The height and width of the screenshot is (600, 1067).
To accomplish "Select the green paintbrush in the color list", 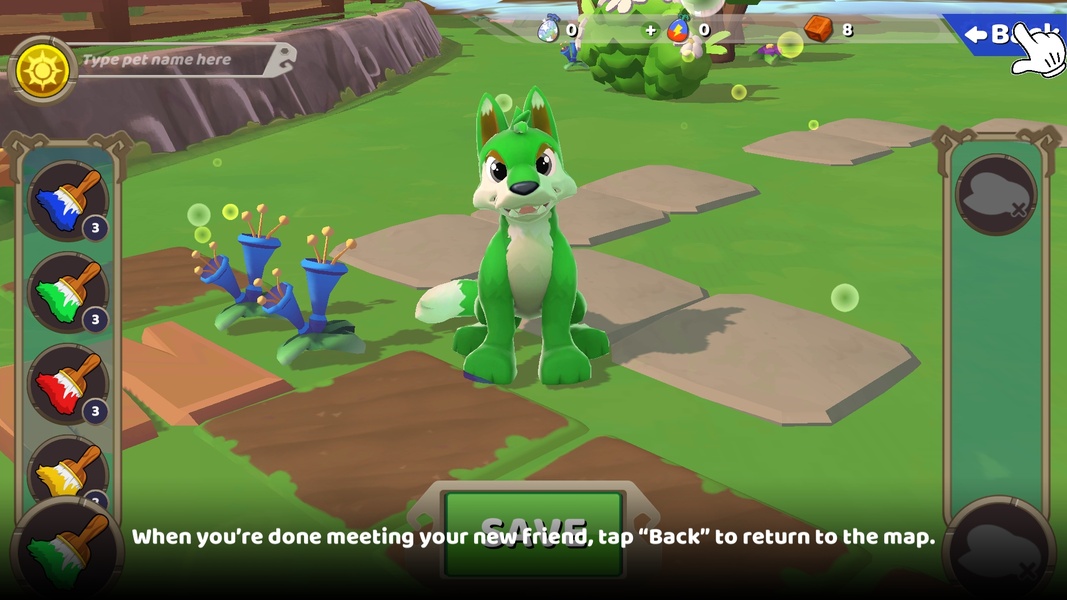I will click(x=67, y=292).
